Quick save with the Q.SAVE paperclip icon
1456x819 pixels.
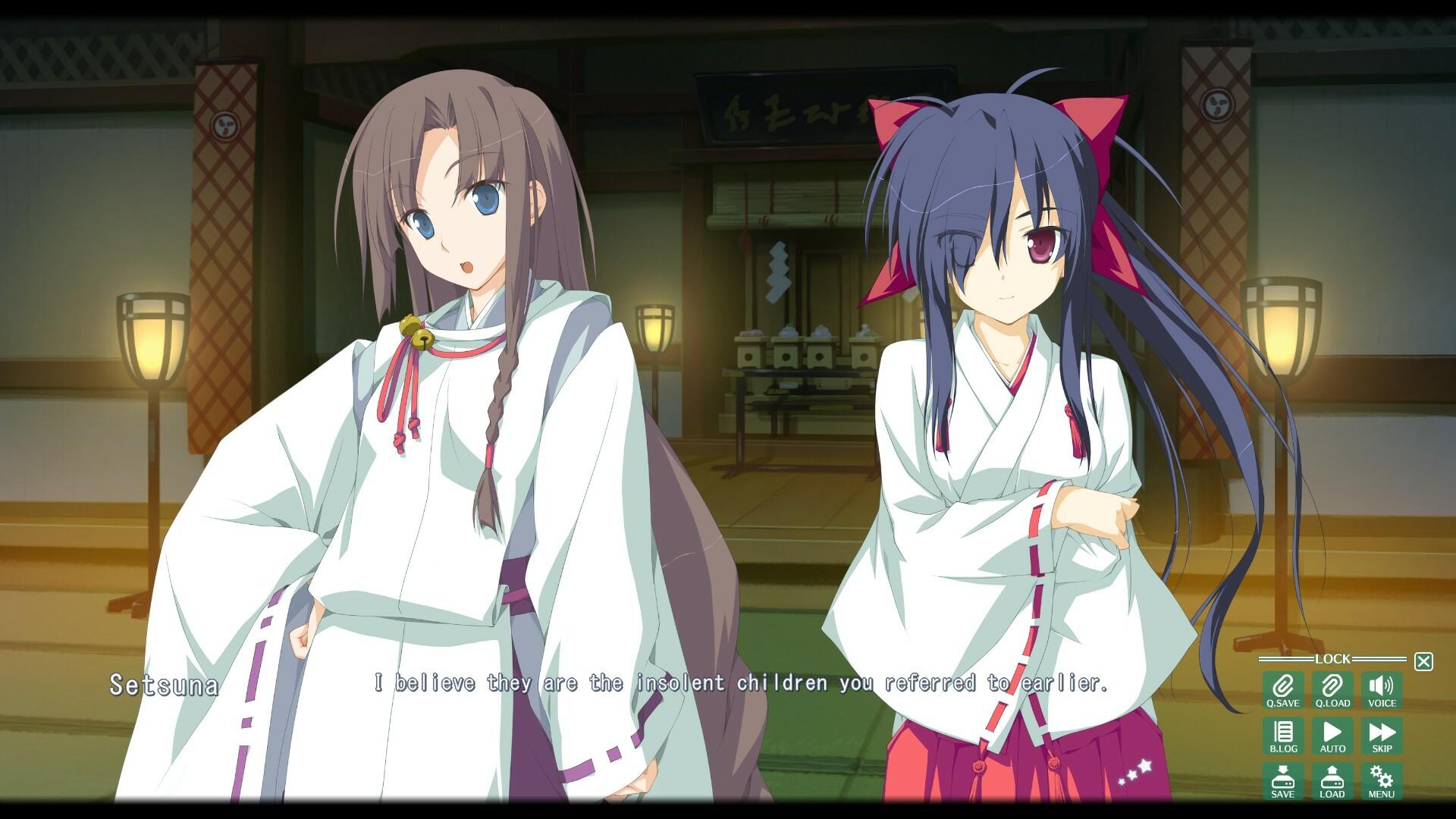1282,692
